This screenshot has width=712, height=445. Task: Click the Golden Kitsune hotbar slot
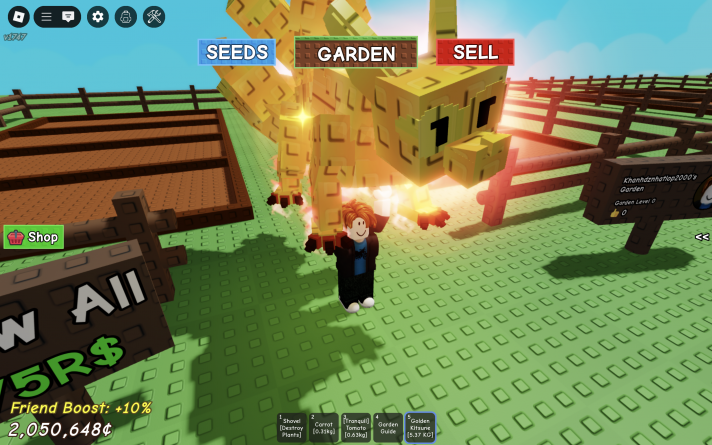(x=419, y=427)
